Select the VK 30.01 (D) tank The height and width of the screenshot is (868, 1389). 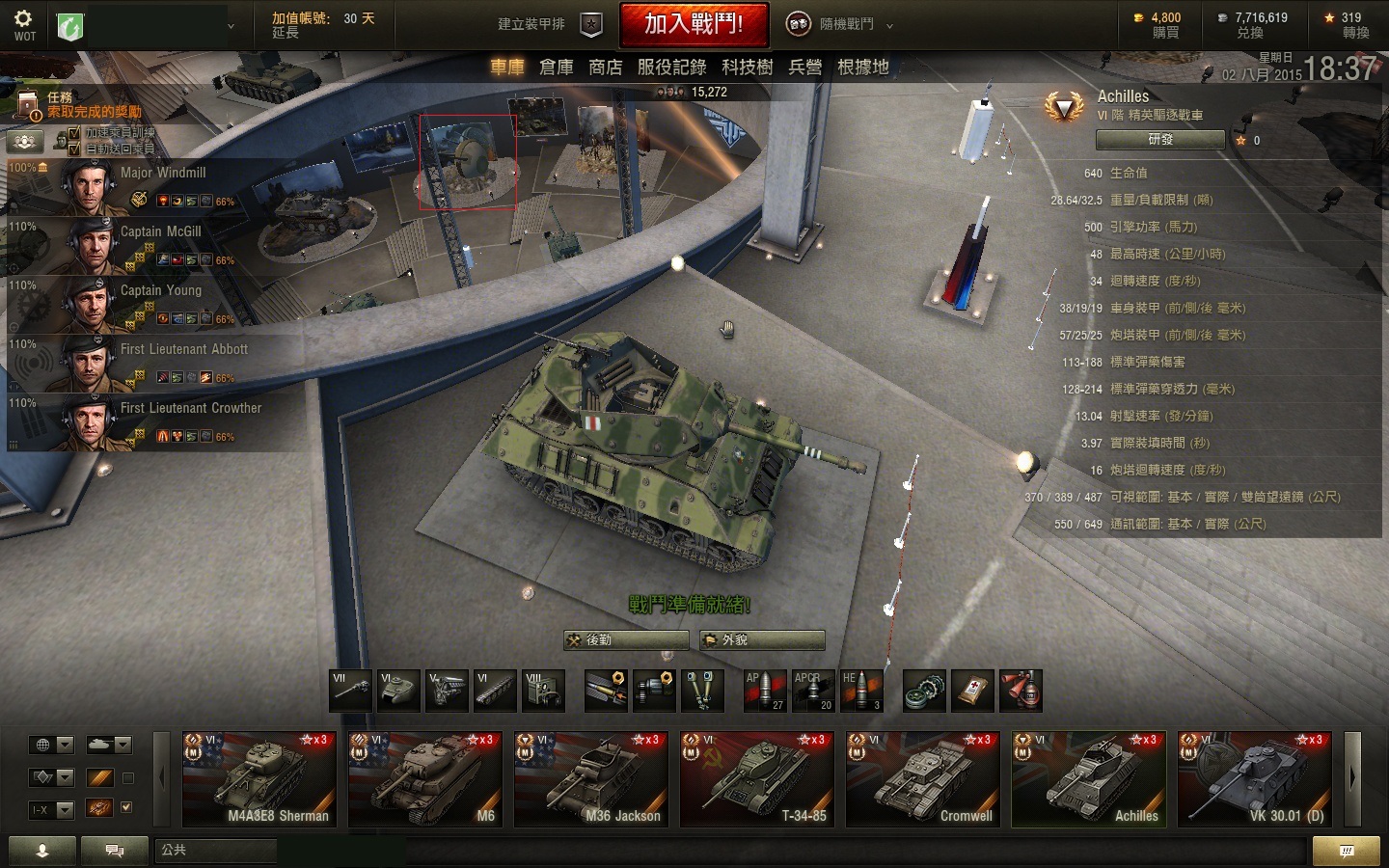click(x=1255, y=779)
